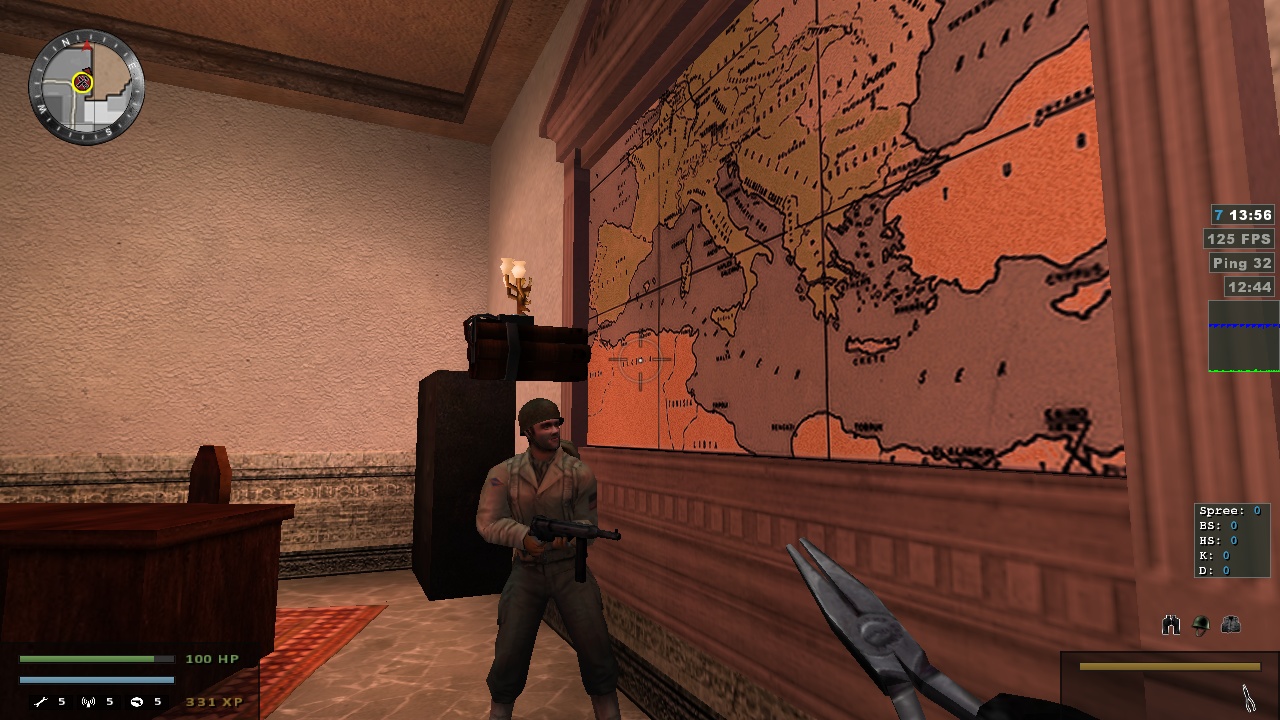Click the circular compass minimap
The image size is (1280, 720).
point(86,87)
